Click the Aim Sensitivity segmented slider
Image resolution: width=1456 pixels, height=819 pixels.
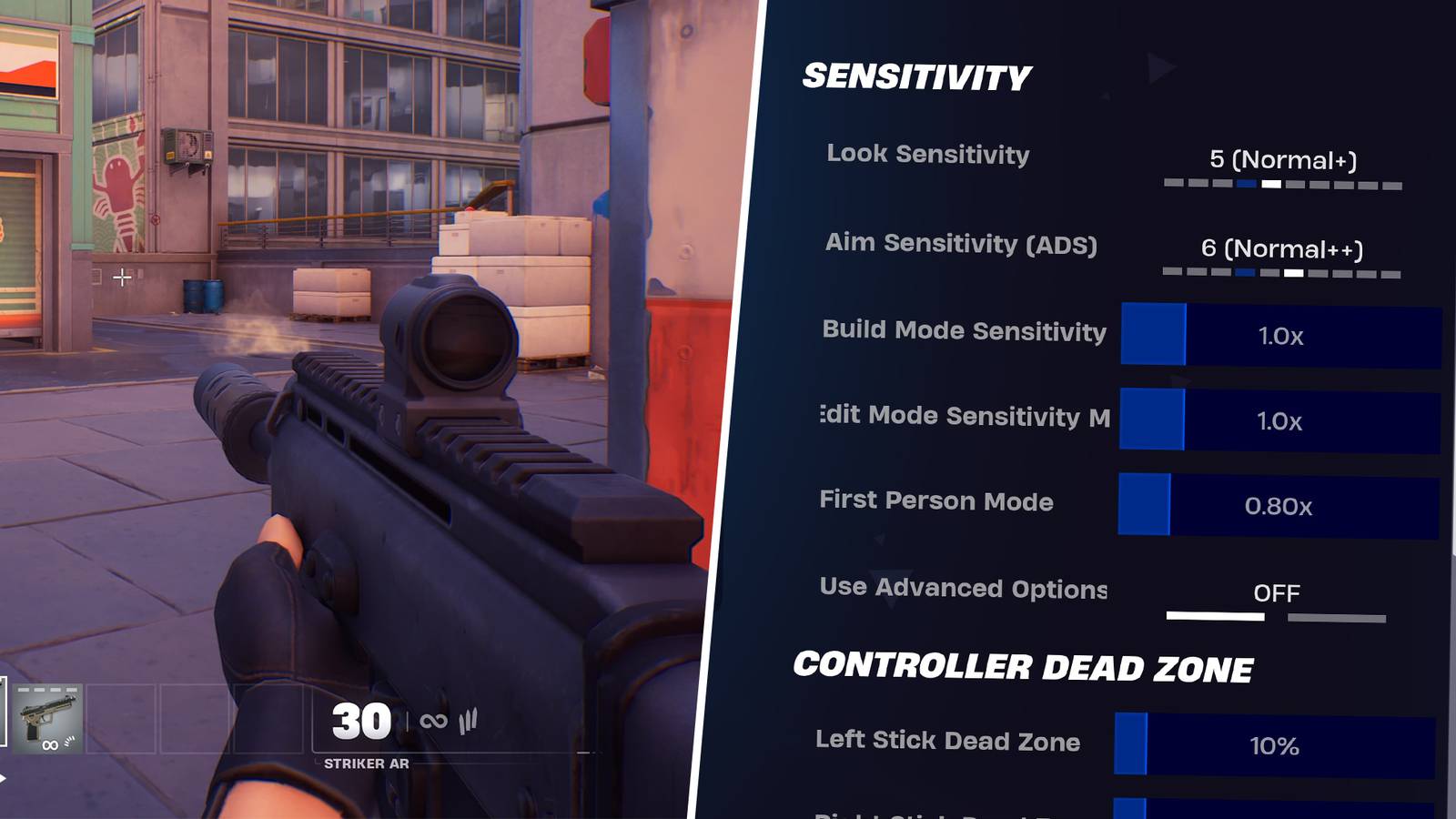tap(1281, 270)
